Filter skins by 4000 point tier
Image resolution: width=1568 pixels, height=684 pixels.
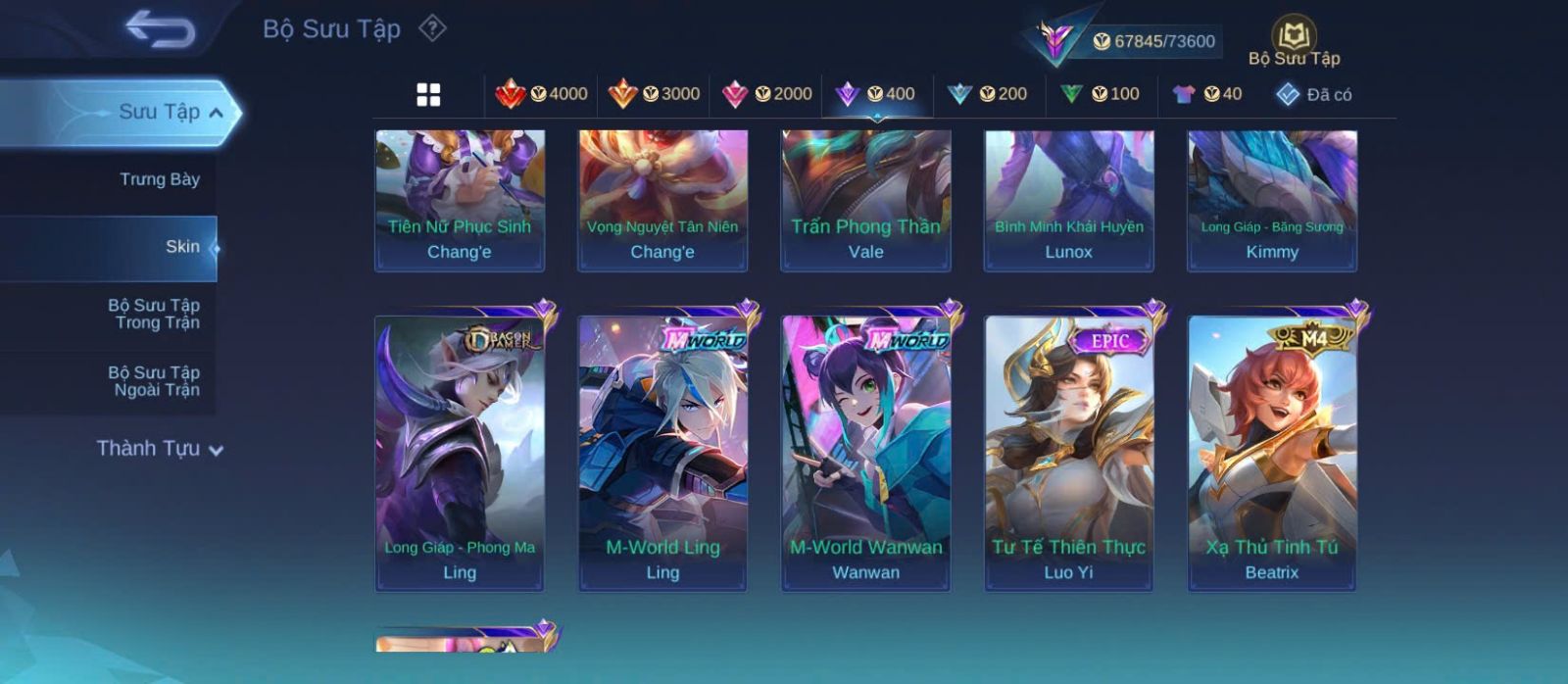(542, 94)
